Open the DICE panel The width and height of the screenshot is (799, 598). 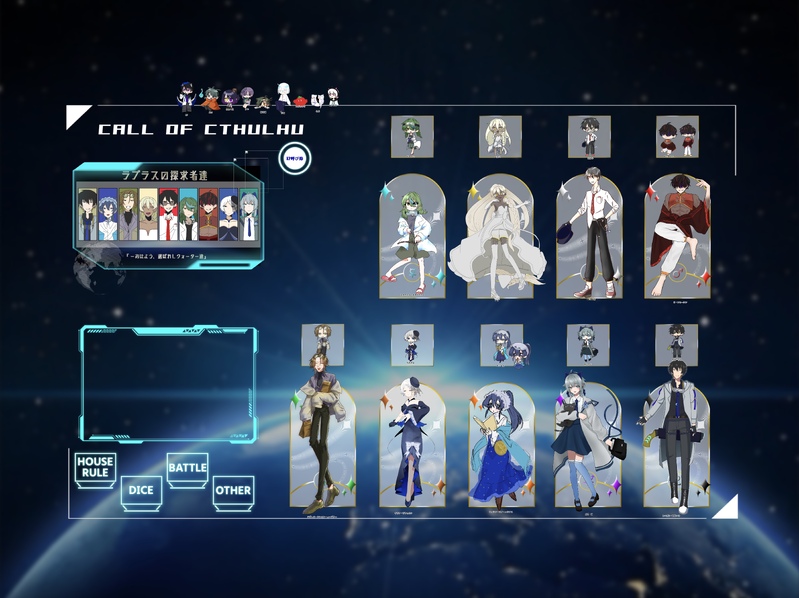pyautogui.click(x=140, y=490)
